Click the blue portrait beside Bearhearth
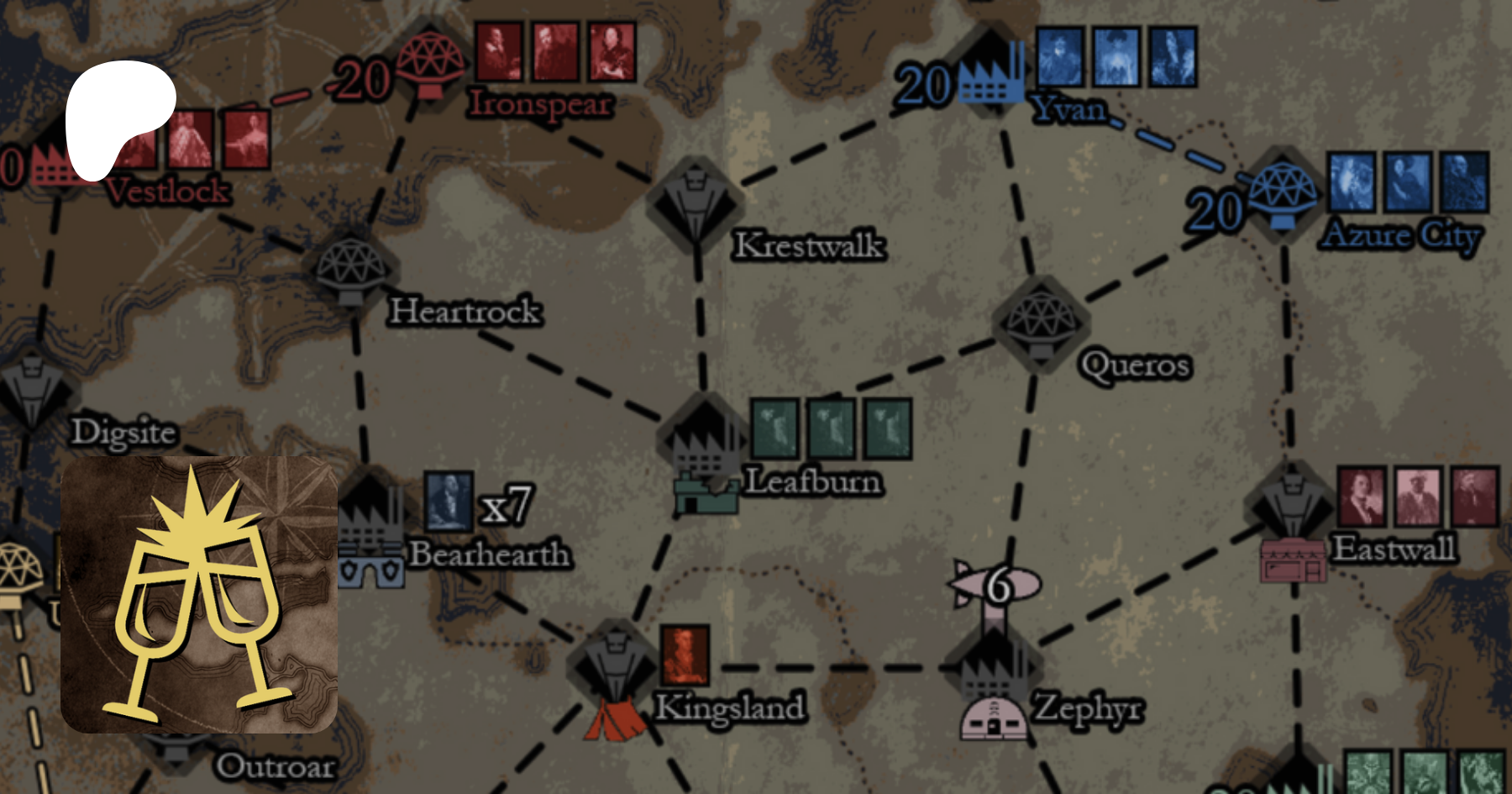 [449, 502]
